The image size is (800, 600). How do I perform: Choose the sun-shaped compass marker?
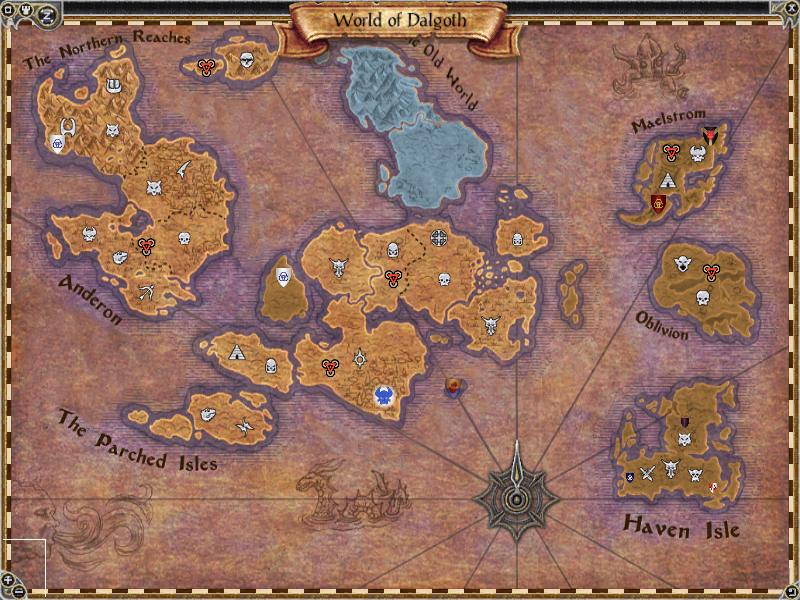click(359, 356)
